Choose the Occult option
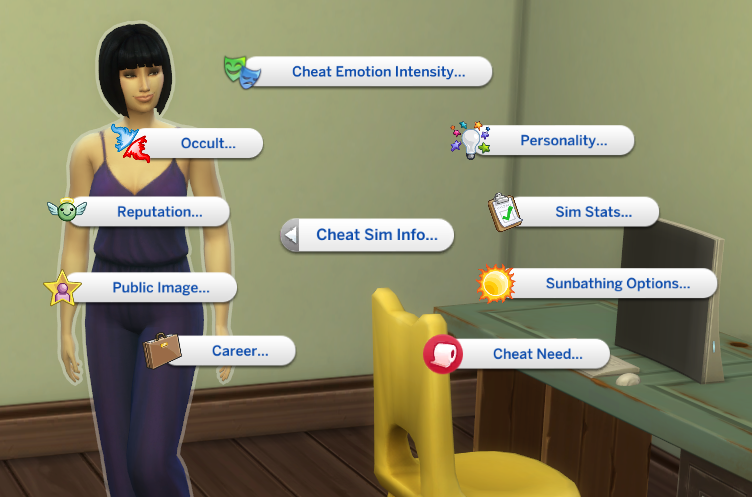The width and height of the screenshot is (752, 497). 207,143
